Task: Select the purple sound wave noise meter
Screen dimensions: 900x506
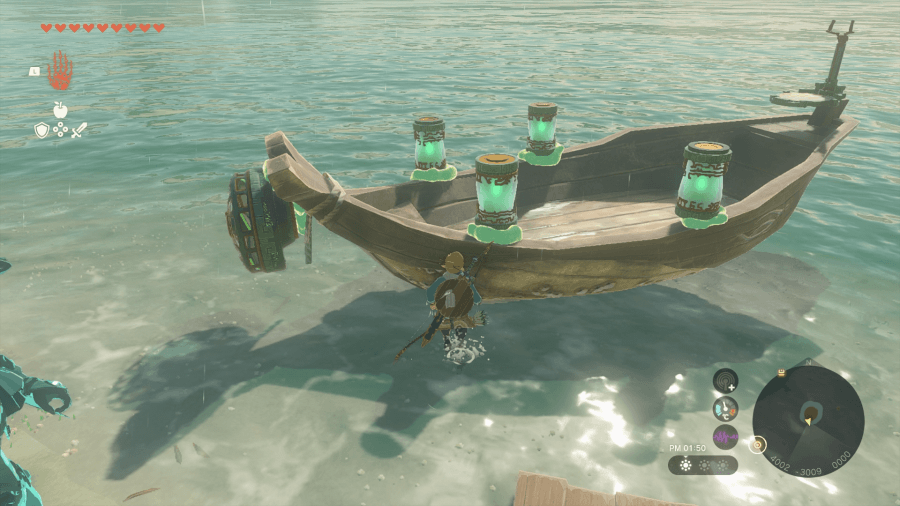Action: coord(725,436)
